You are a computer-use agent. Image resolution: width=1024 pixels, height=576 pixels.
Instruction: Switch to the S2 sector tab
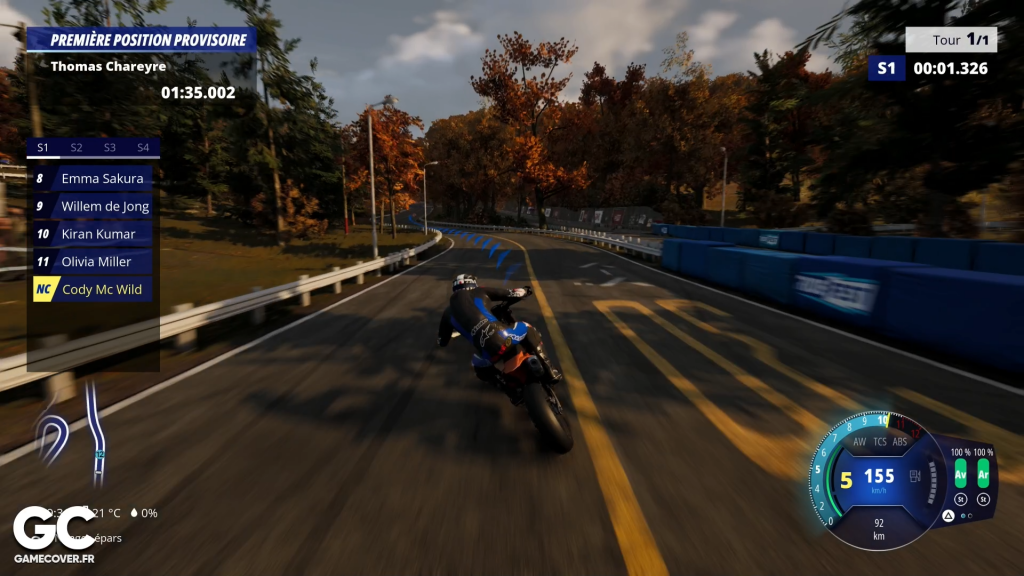76,148
